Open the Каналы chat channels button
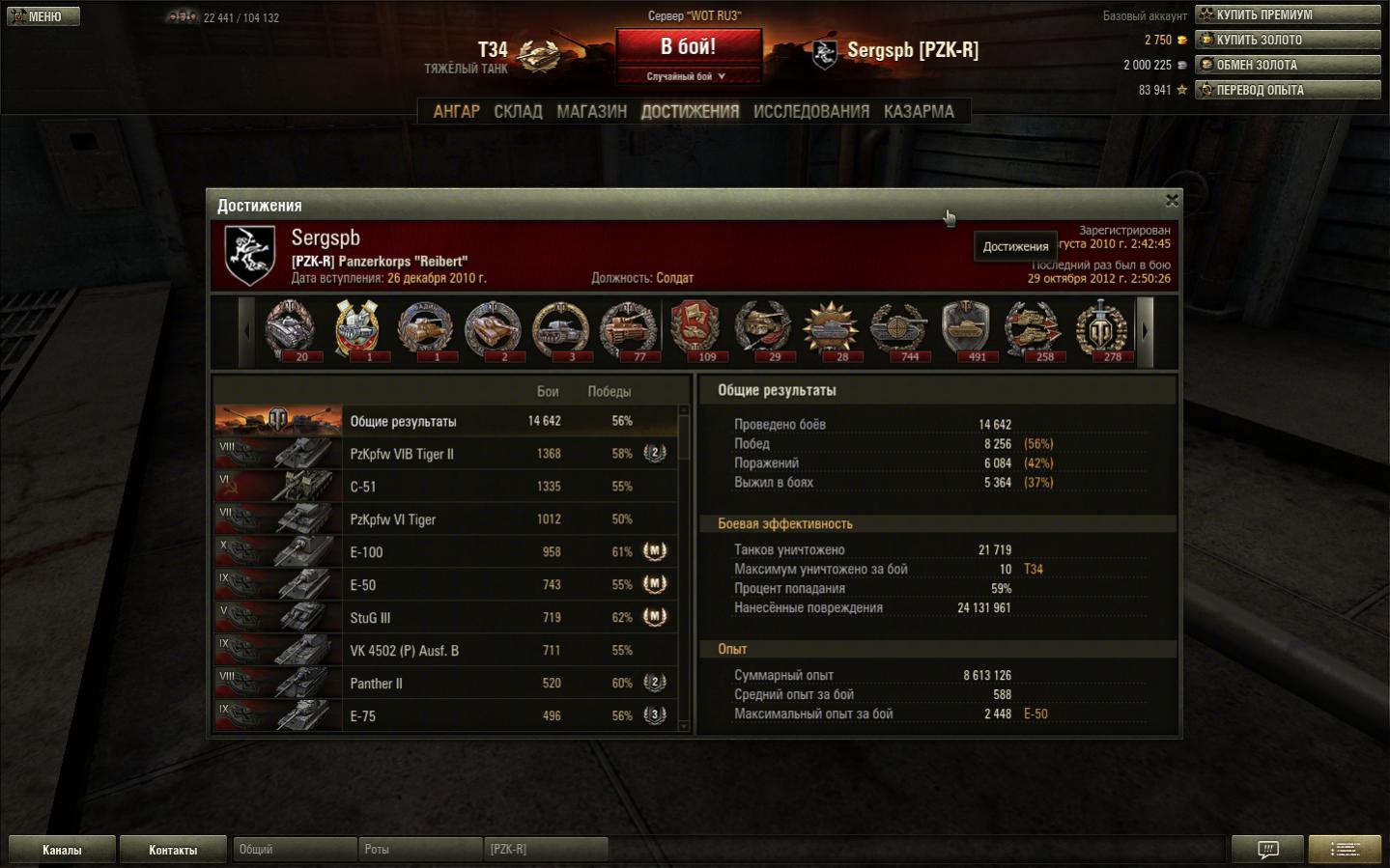1390x868 pixels. pyautogui.click(x=62, y=850)
